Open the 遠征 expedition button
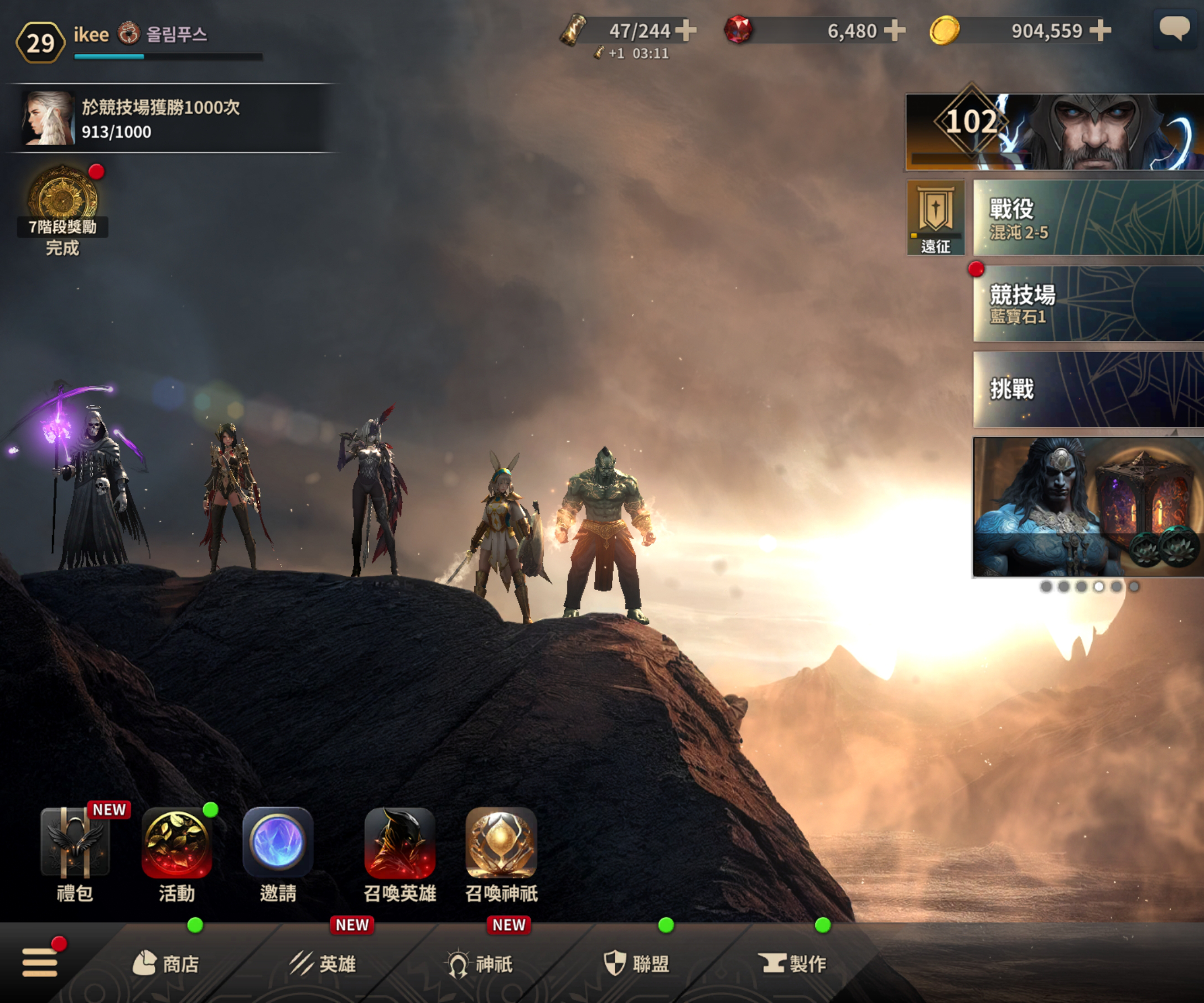 coord(935,218)
